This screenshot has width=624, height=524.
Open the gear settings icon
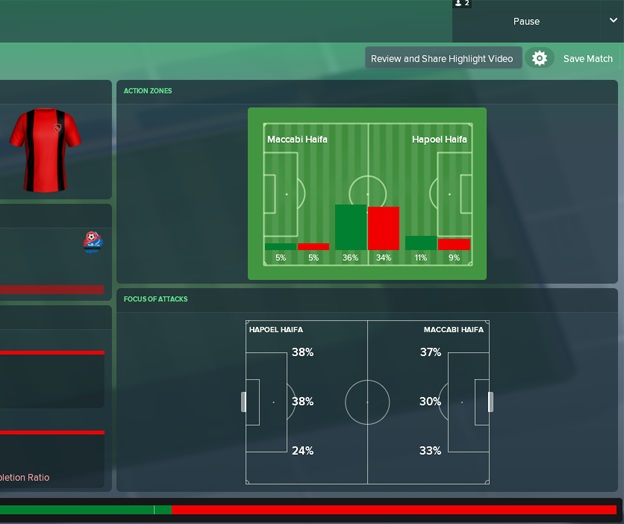pyautogui.click(x=540, y=59)
